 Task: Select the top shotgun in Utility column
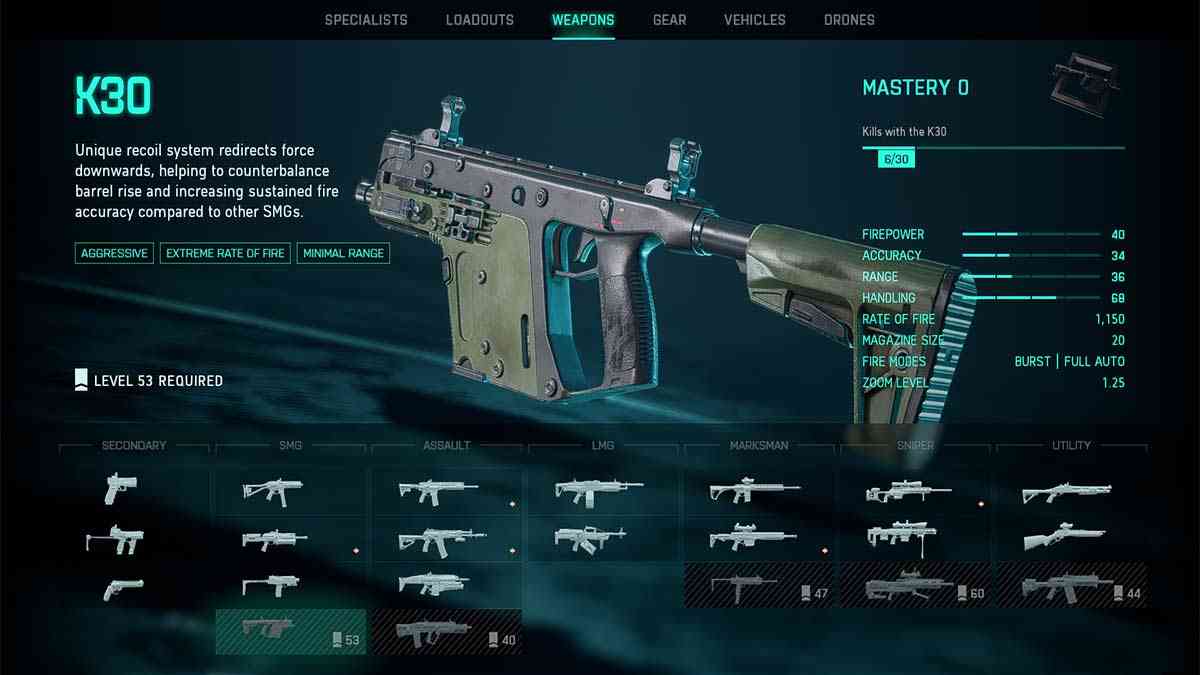(1066, 491)
